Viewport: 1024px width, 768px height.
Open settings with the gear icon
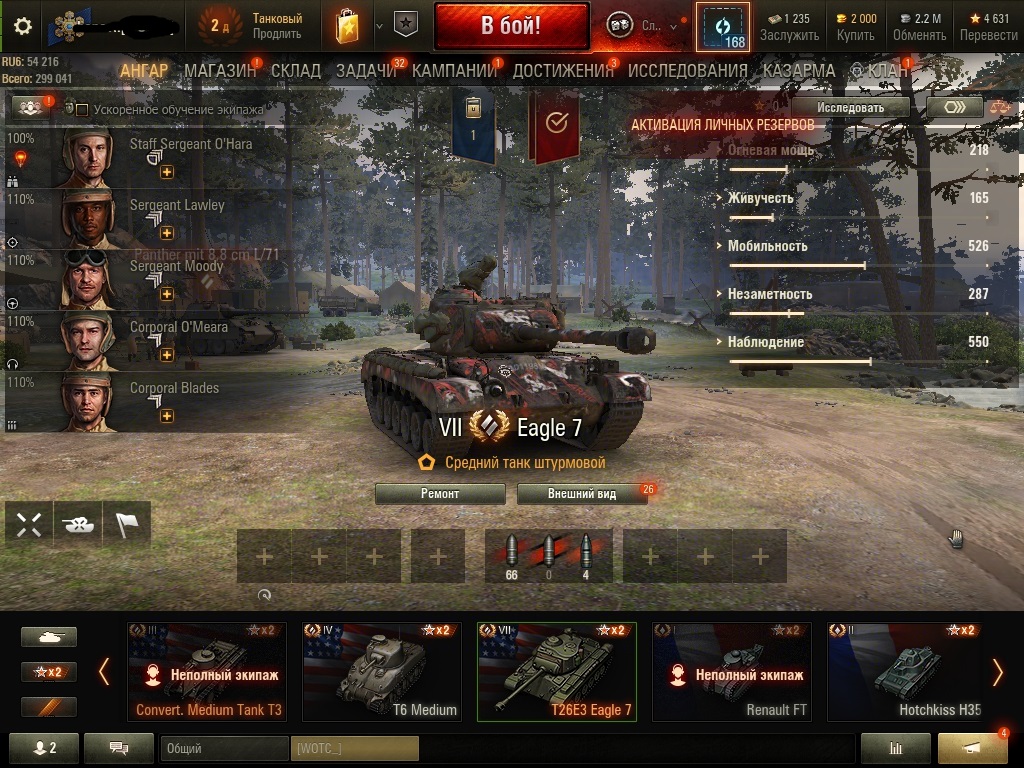(x=22, y=26)
